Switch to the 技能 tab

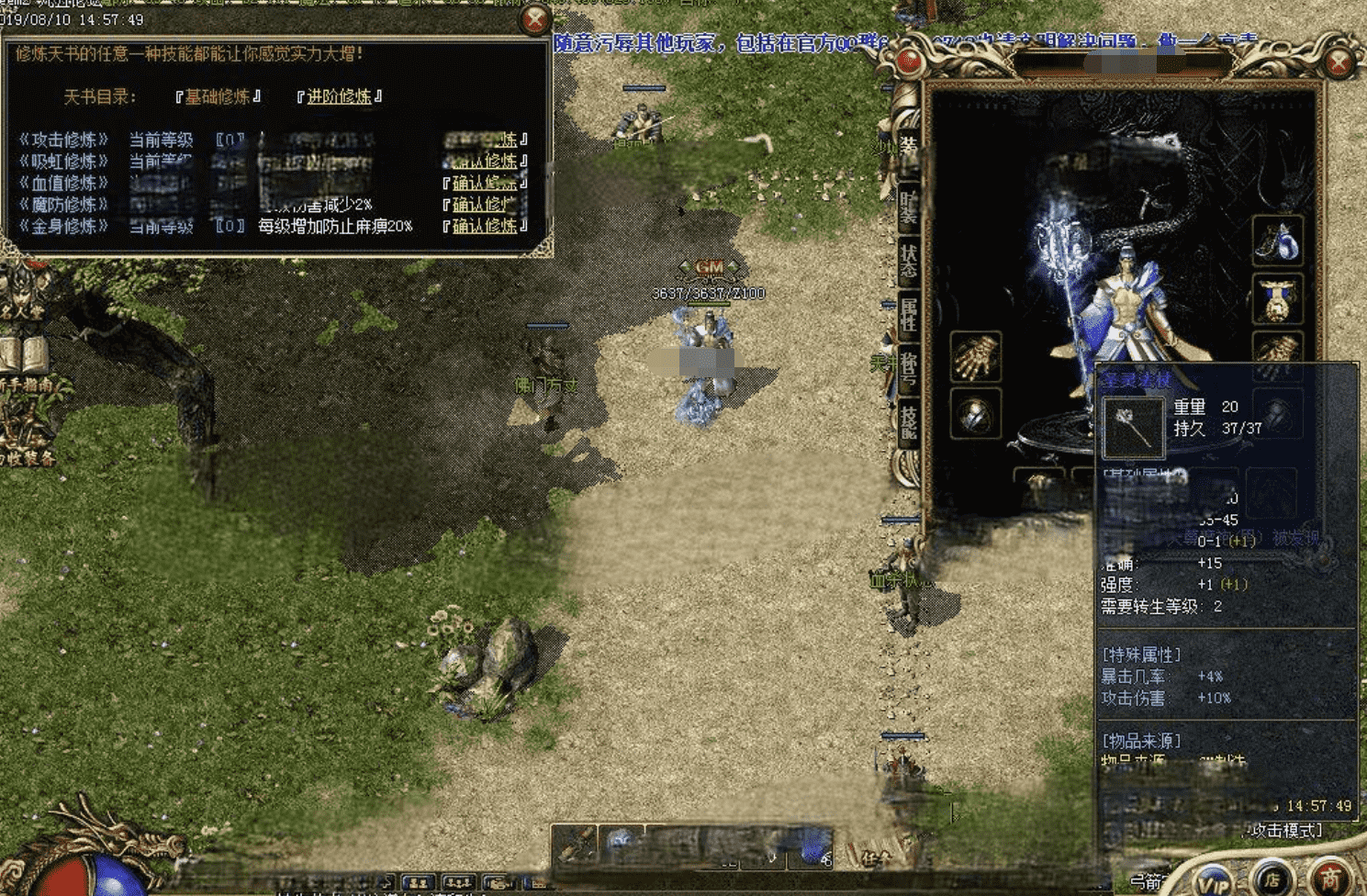tap(908, 421)
